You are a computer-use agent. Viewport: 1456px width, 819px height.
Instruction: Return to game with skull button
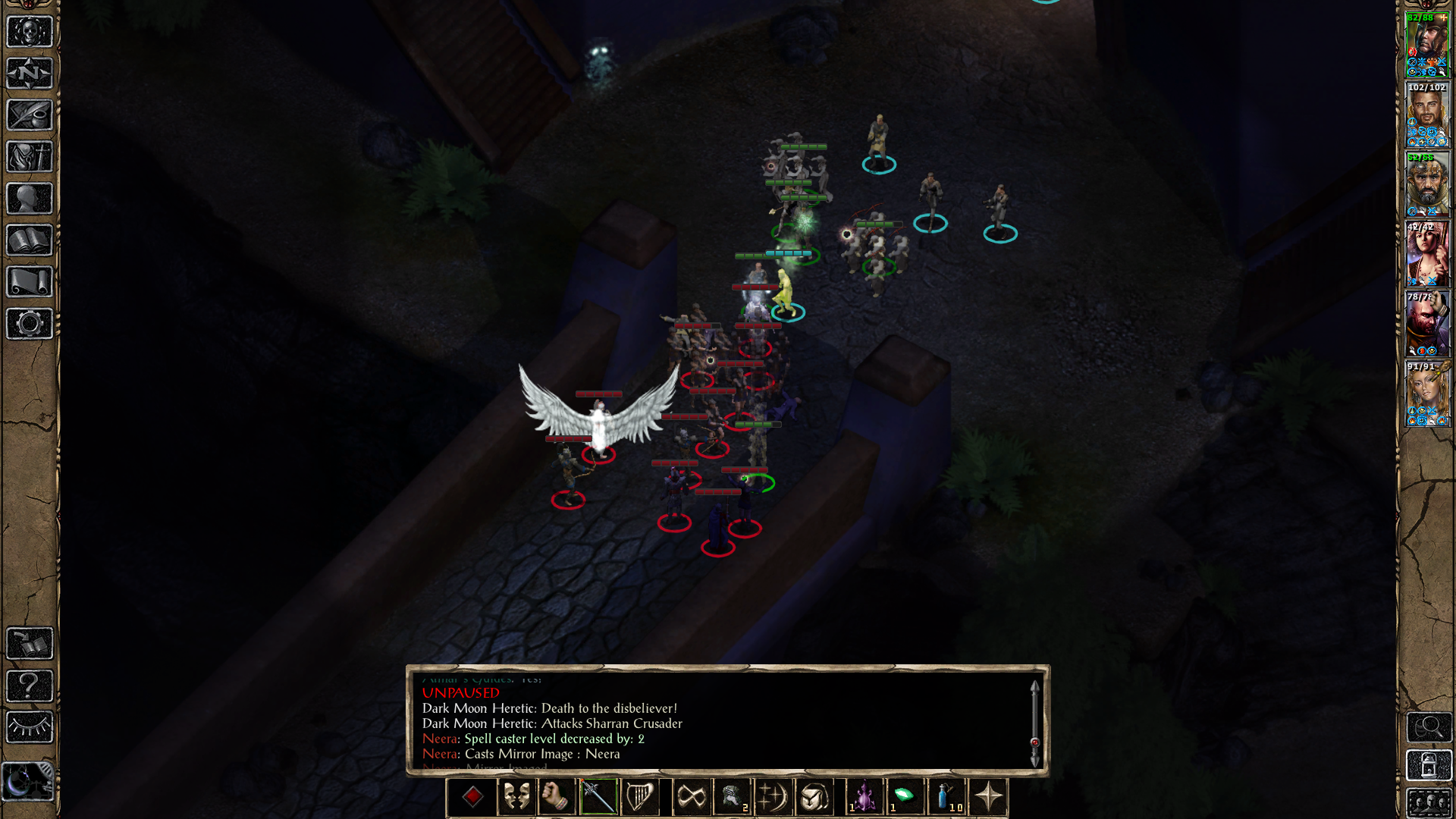30,32
